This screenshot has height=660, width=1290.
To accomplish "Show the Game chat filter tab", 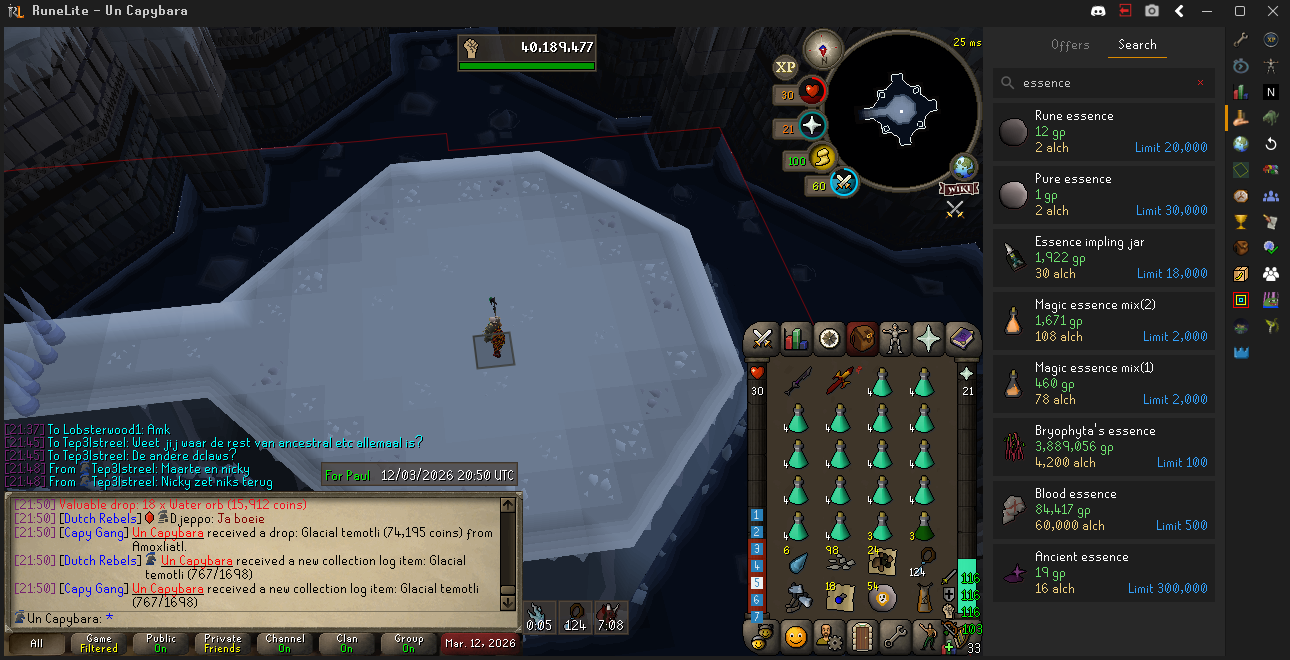I will 99,643.
